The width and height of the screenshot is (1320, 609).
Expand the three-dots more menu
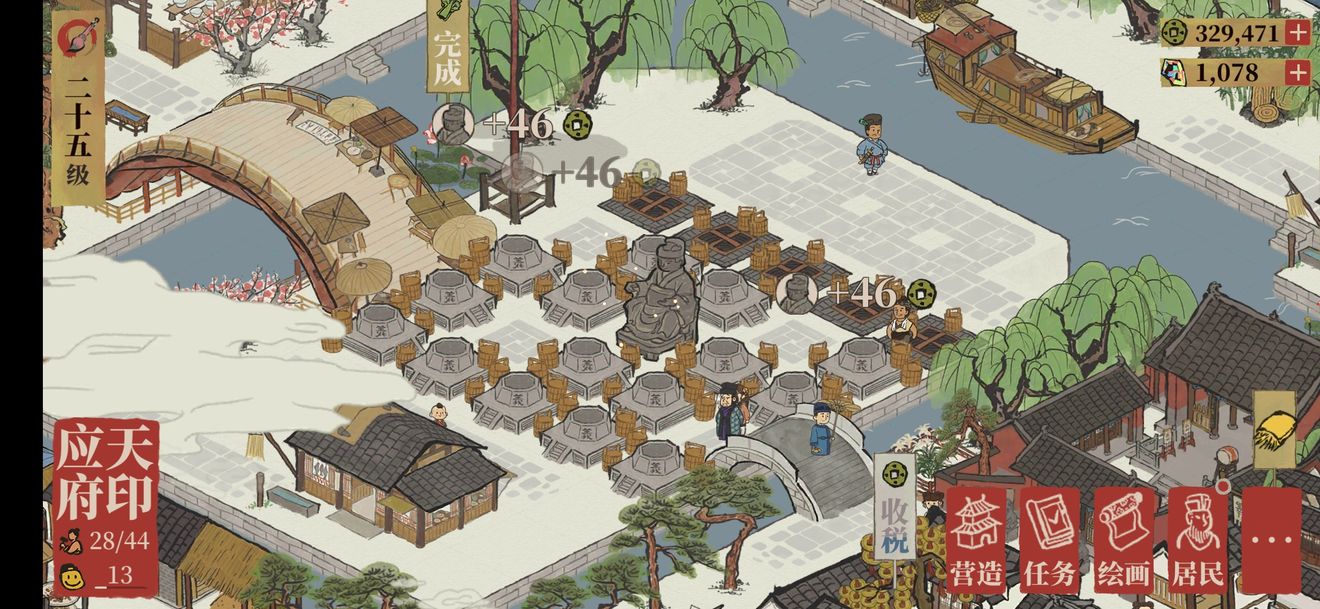tap(1271, 540)
